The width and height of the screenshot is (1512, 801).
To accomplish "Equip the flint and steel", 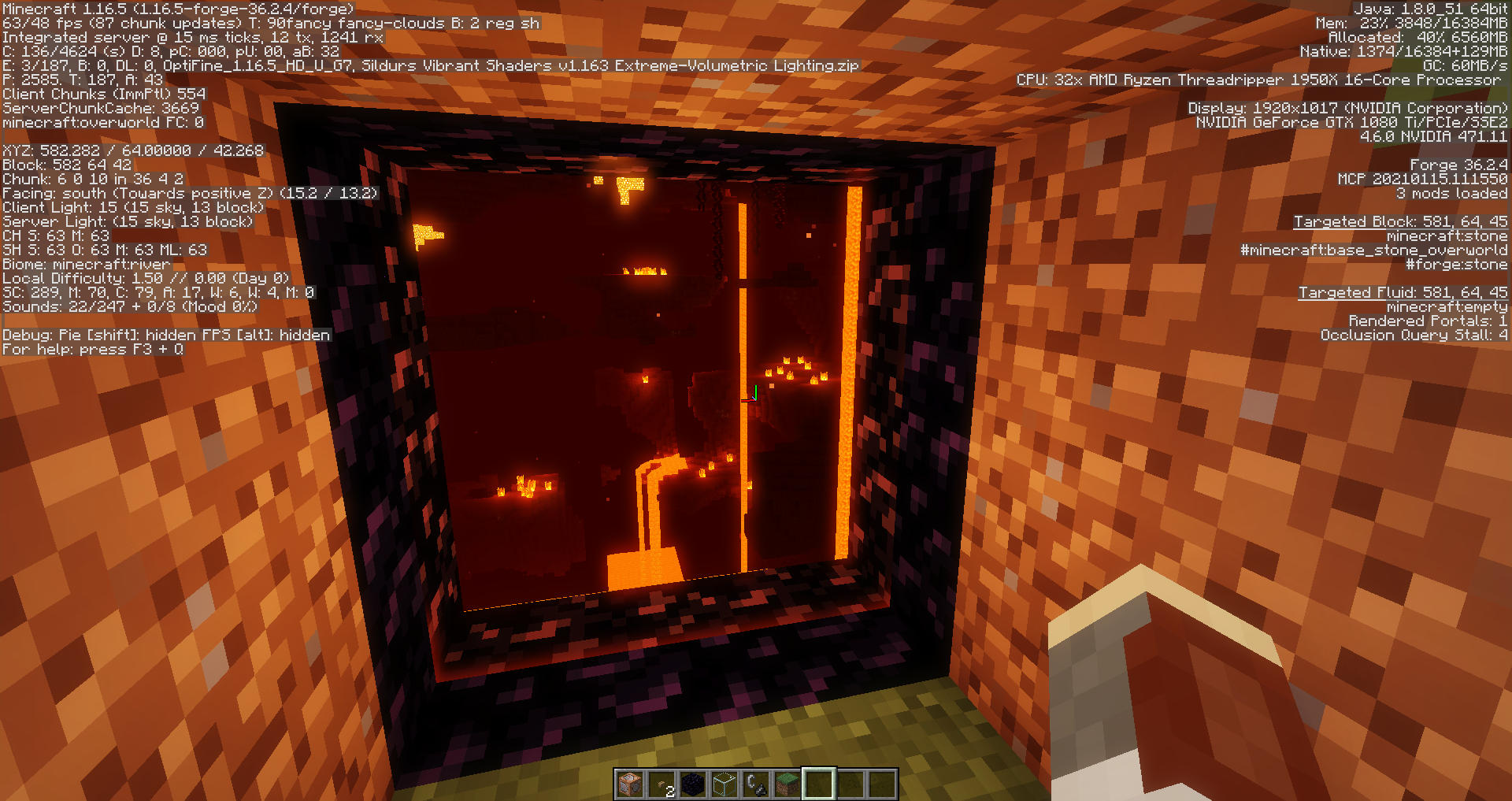I will coord(756,784).
